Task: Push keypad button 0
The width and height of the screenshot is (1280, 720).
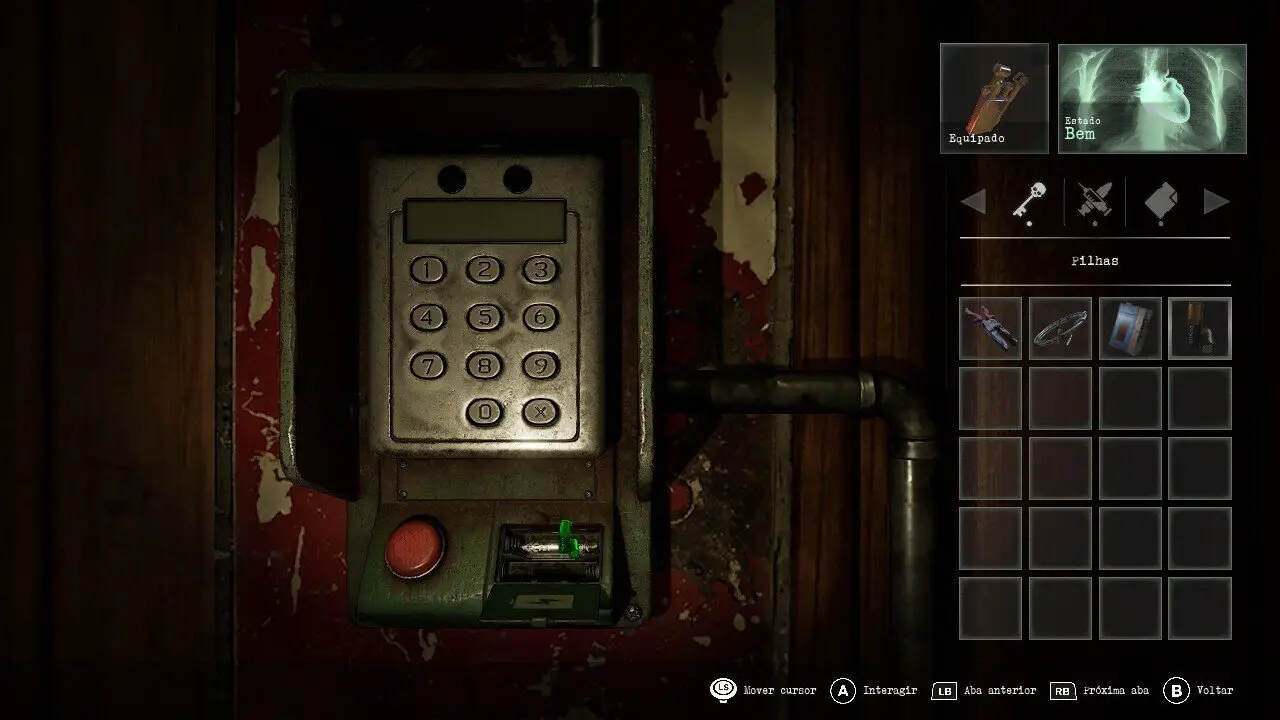Action: pos(486,411)
